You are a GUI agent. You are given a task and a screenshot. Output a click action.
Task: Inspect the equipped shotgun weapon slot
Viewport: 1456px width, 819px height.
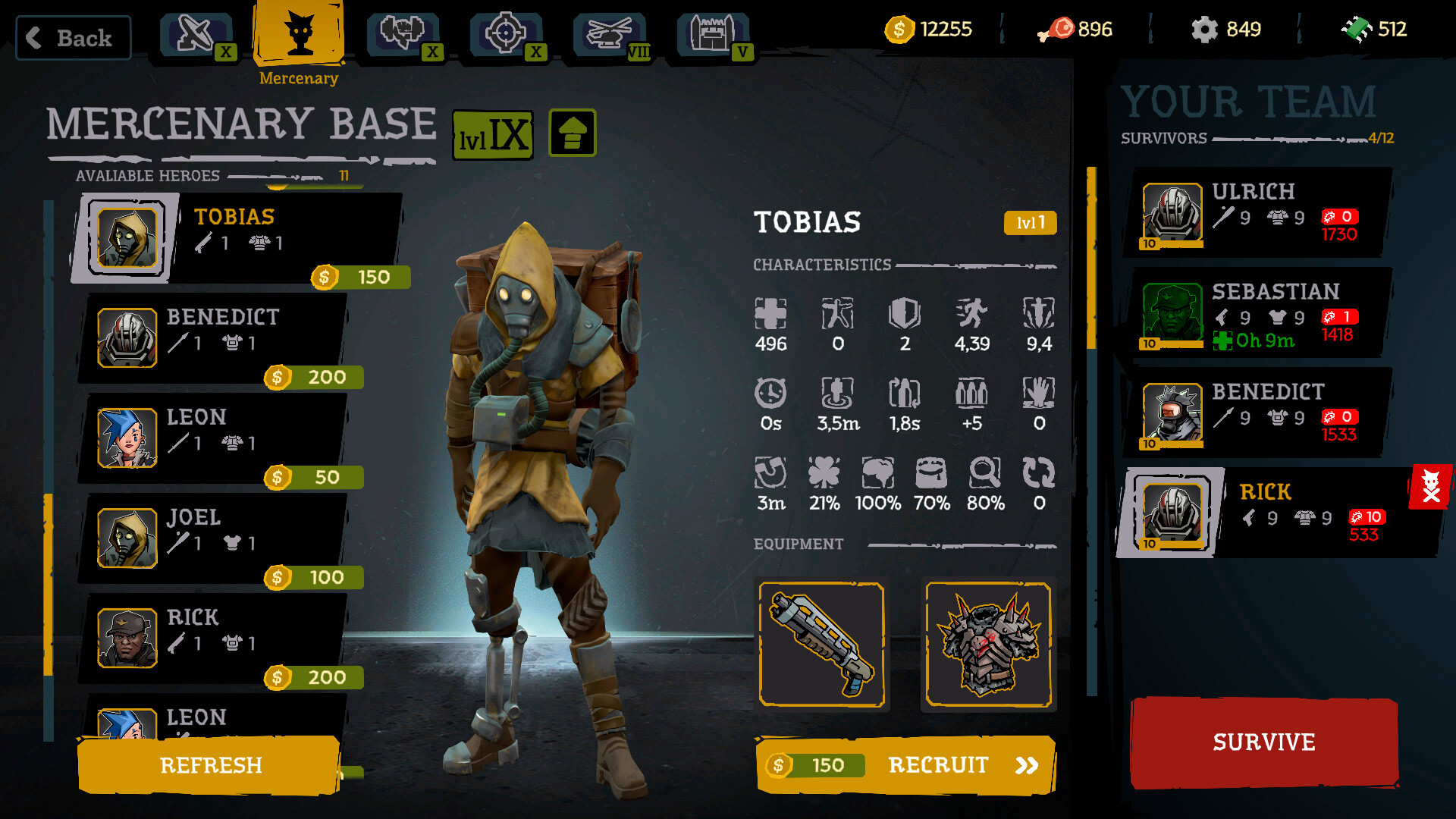point(822,645)
